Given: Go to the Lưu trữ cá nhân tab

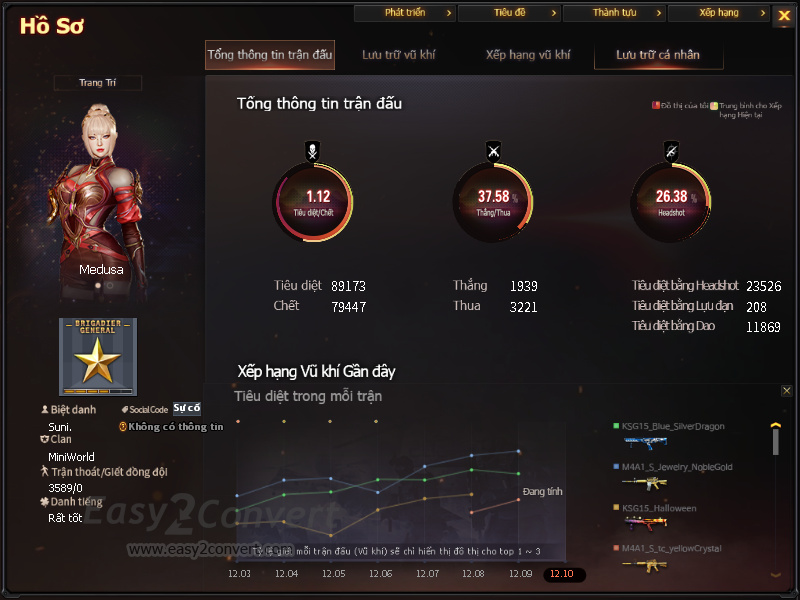Looking at the screenshot, I should tap(658, 55).
